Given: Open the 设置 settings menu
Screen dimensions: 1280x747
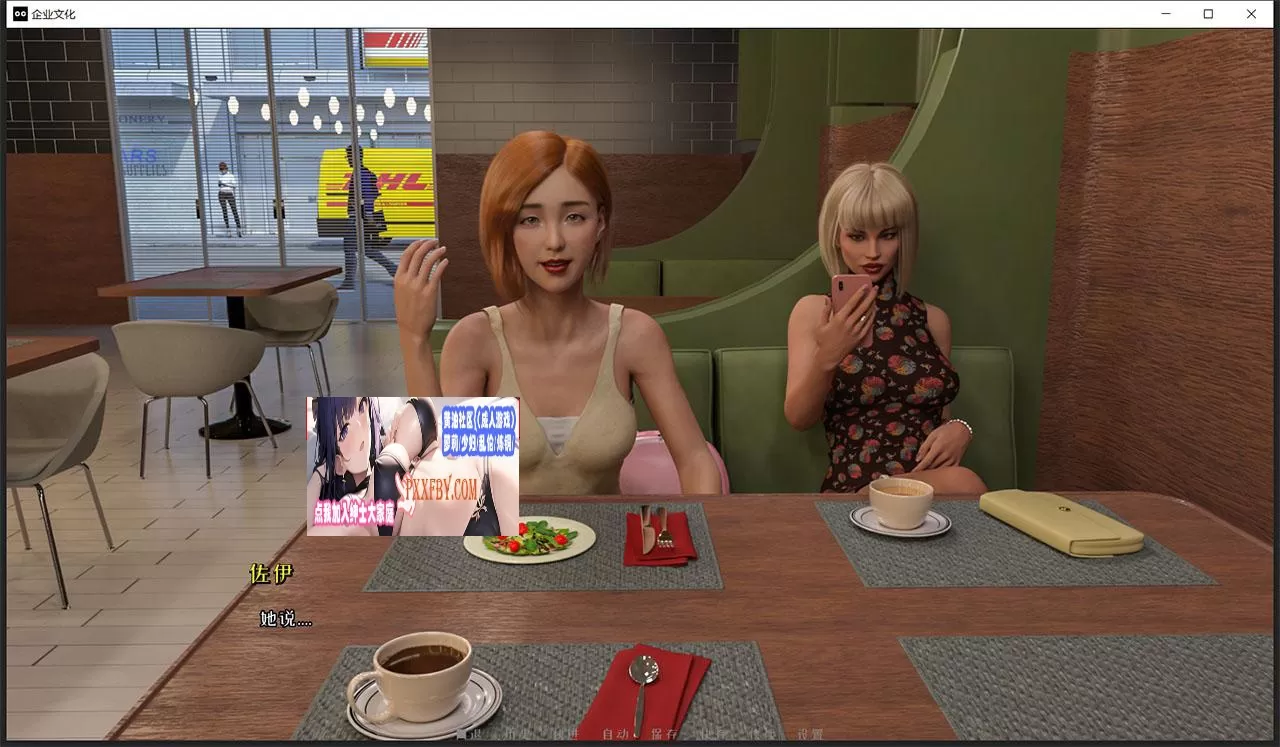Looking at the screenshot, I should click(x=810, y=734).
